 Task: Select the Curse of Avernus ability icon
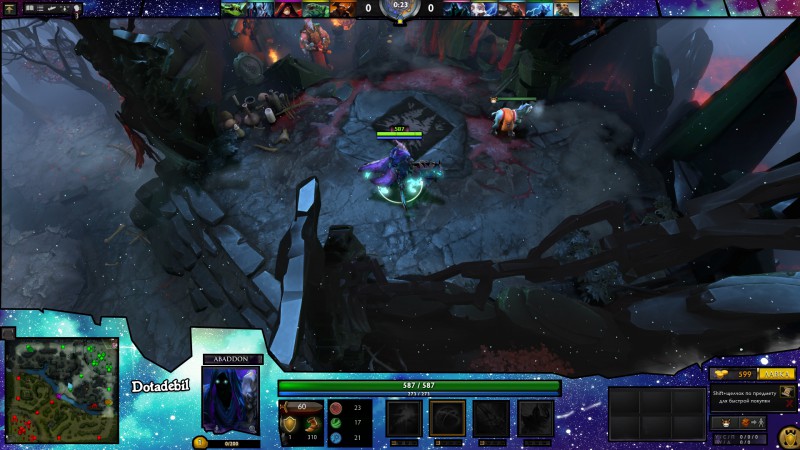(490, 418)
